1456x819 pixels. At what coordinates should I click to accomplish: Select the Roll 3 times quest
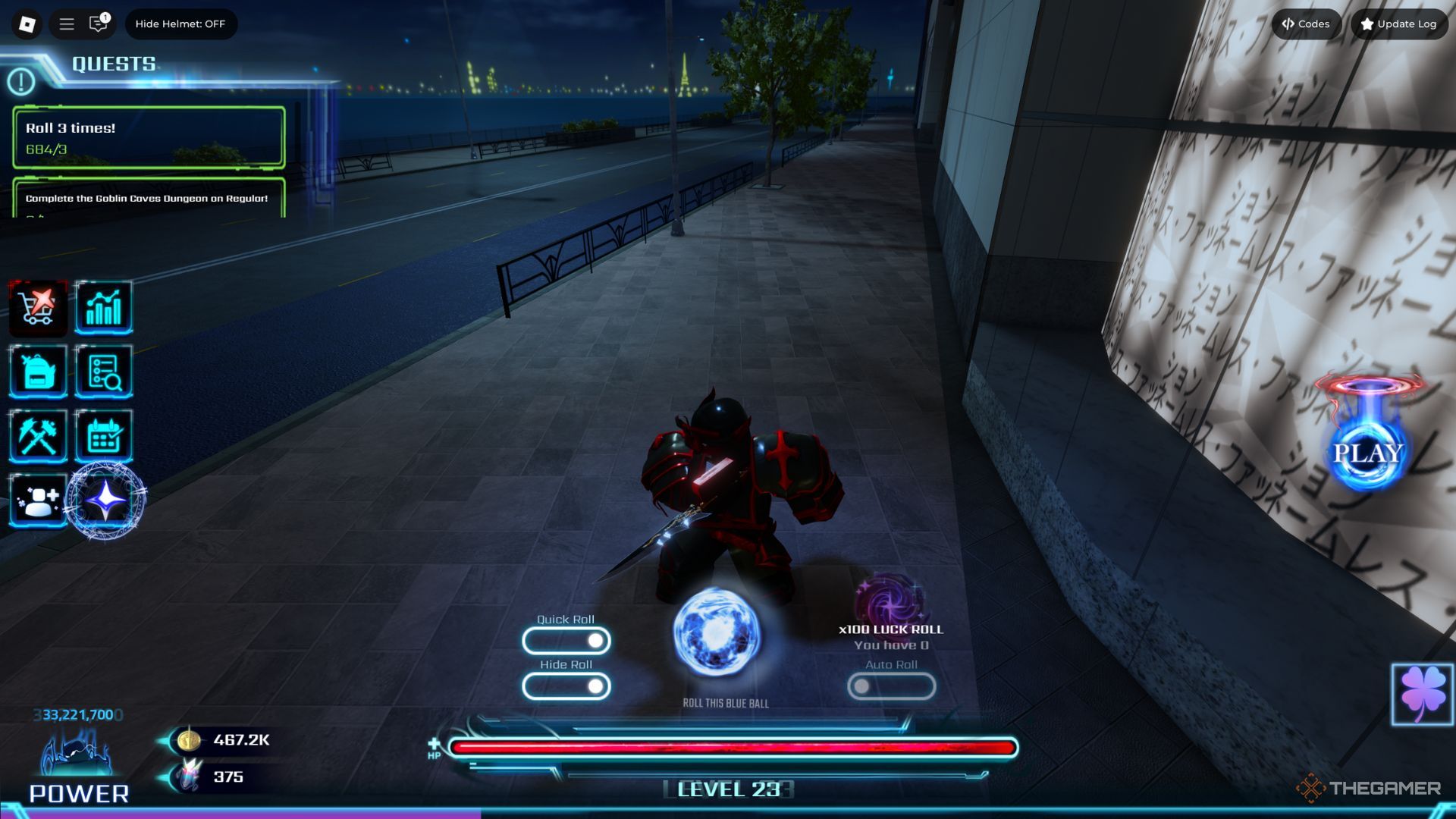point(149,137)
